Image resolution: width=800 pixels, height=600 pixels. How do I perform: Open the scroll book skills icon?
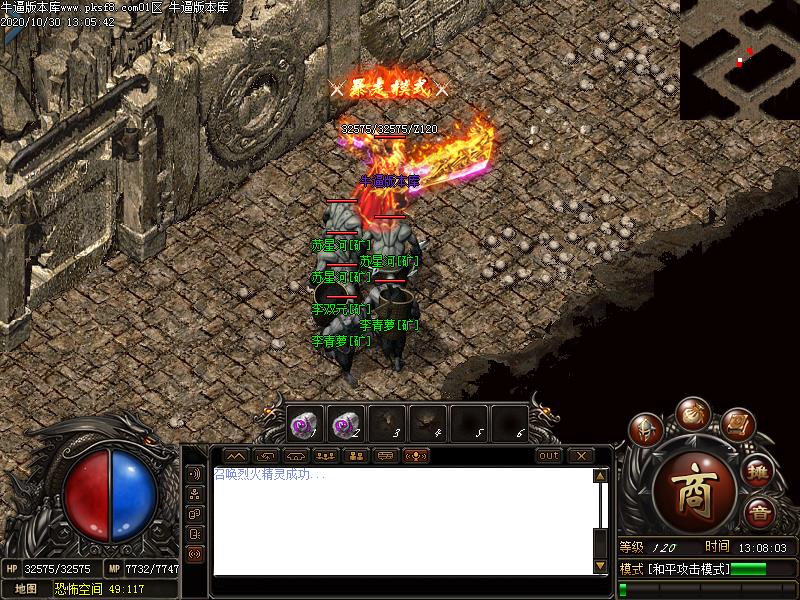[738, 427]
